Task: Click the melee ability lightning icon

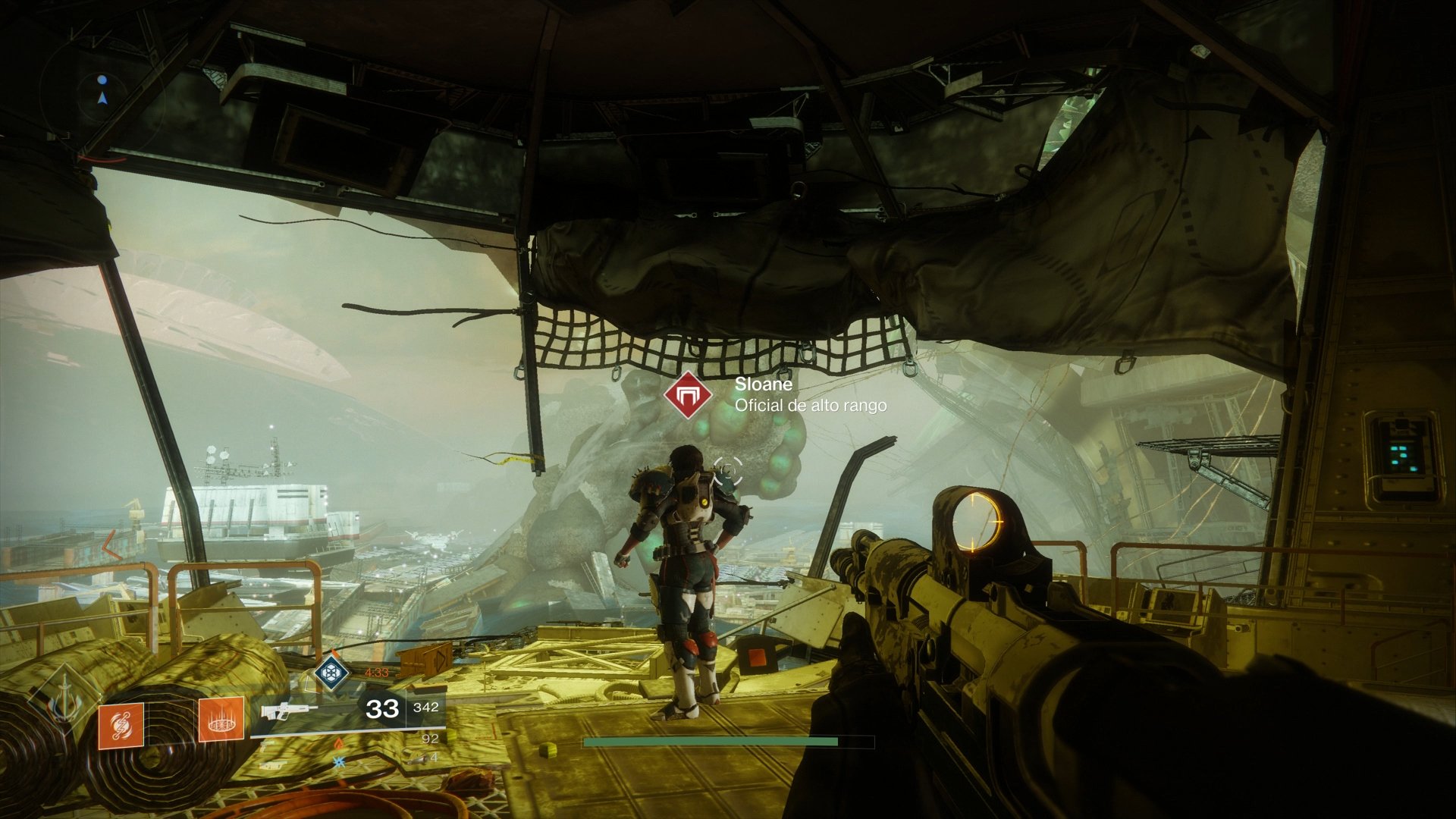Action: [121, 726]
